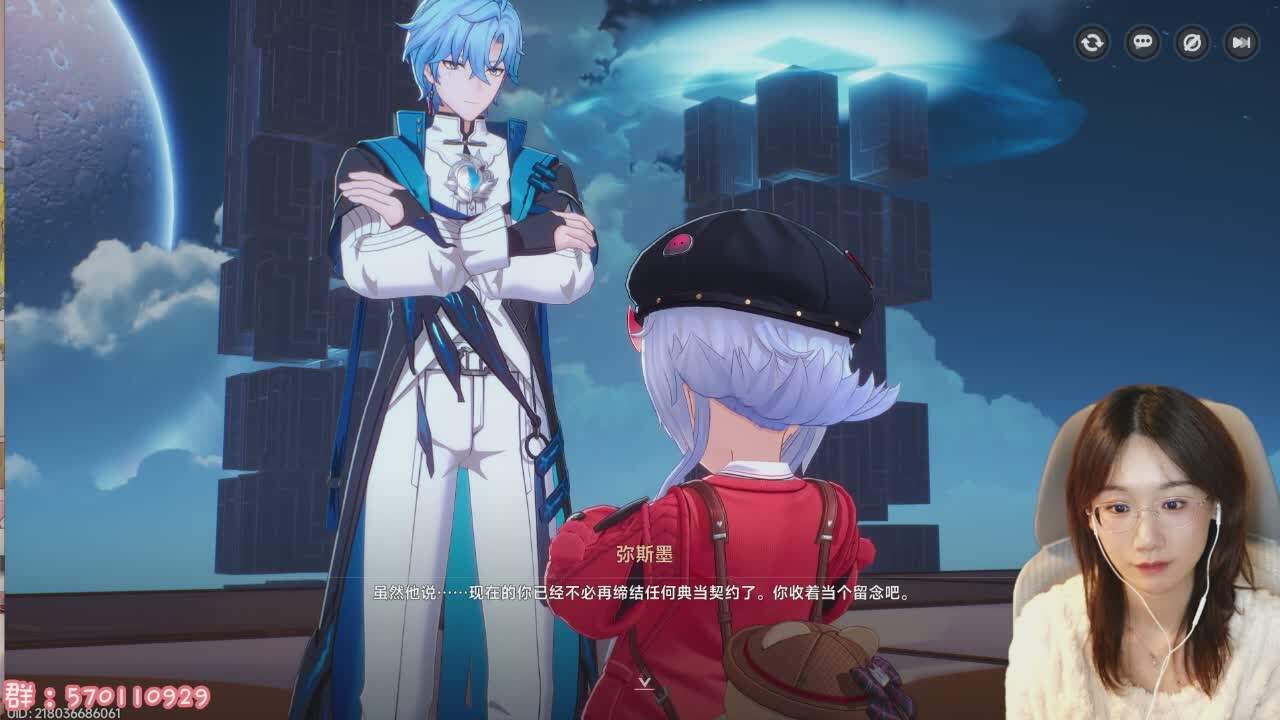Skip the cutscene with the fast-forward icon

pyautogui.click(x=1241, y=43)
